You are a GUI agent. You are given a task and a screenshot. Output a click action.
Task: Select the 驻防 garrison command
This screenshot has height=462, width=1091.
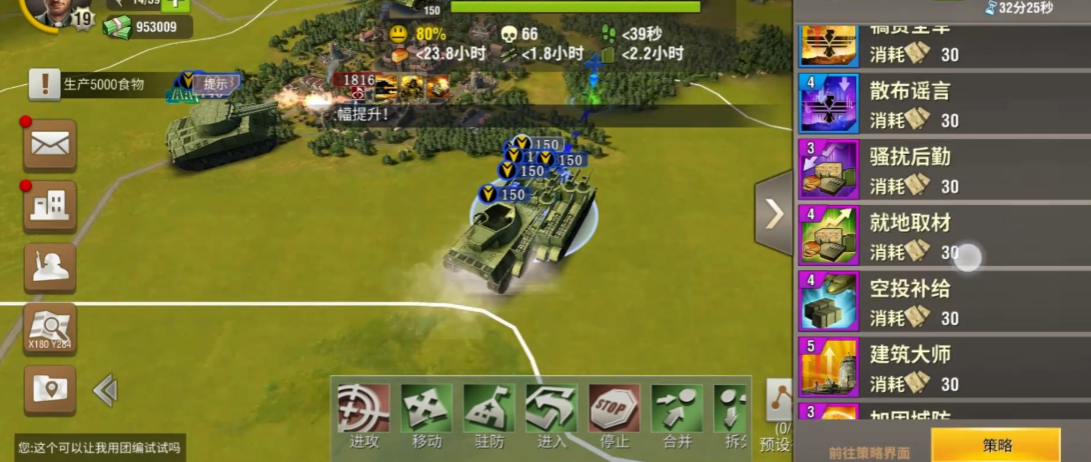pos(489,416)
